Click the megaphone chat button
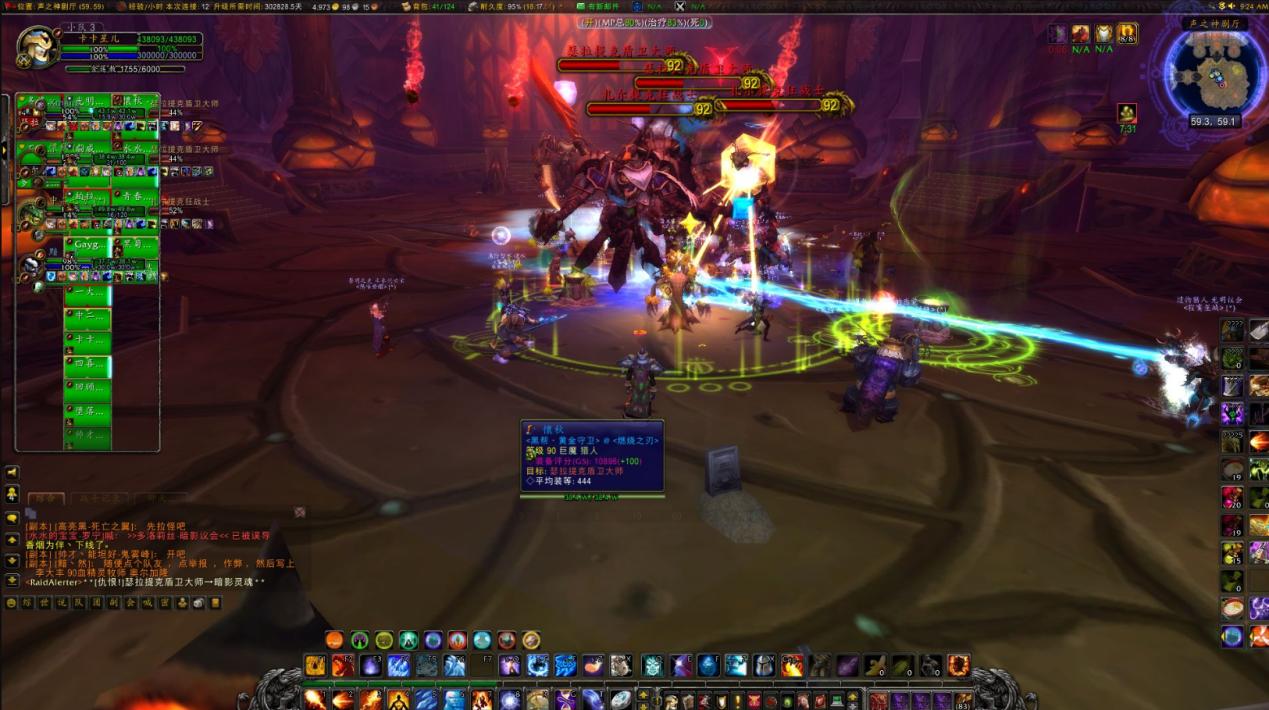1269x710 pixels. coord(12,472)
